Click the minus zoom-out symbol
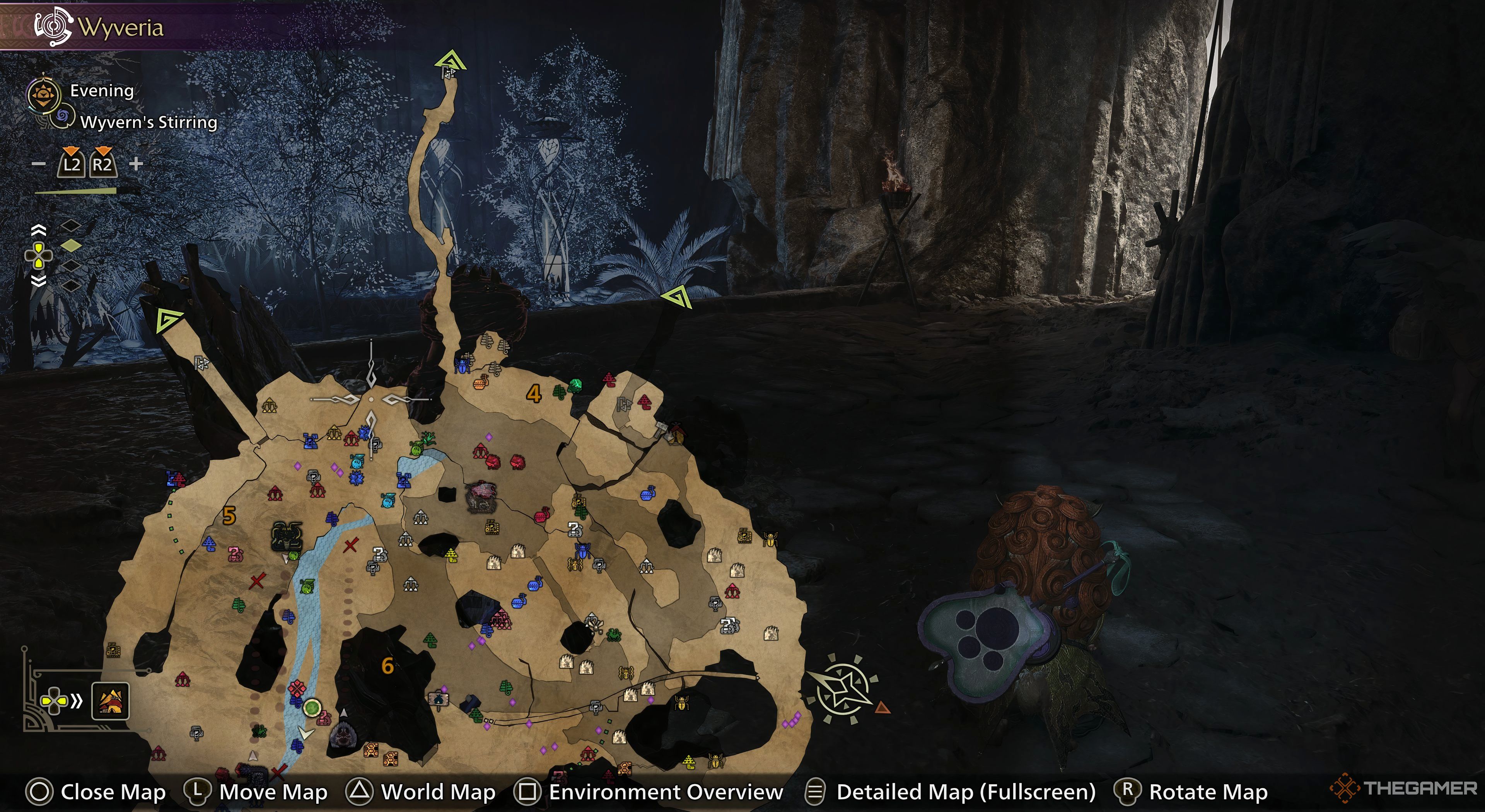Viewport: 1485px width, 812px height. [x=38, y=164]
